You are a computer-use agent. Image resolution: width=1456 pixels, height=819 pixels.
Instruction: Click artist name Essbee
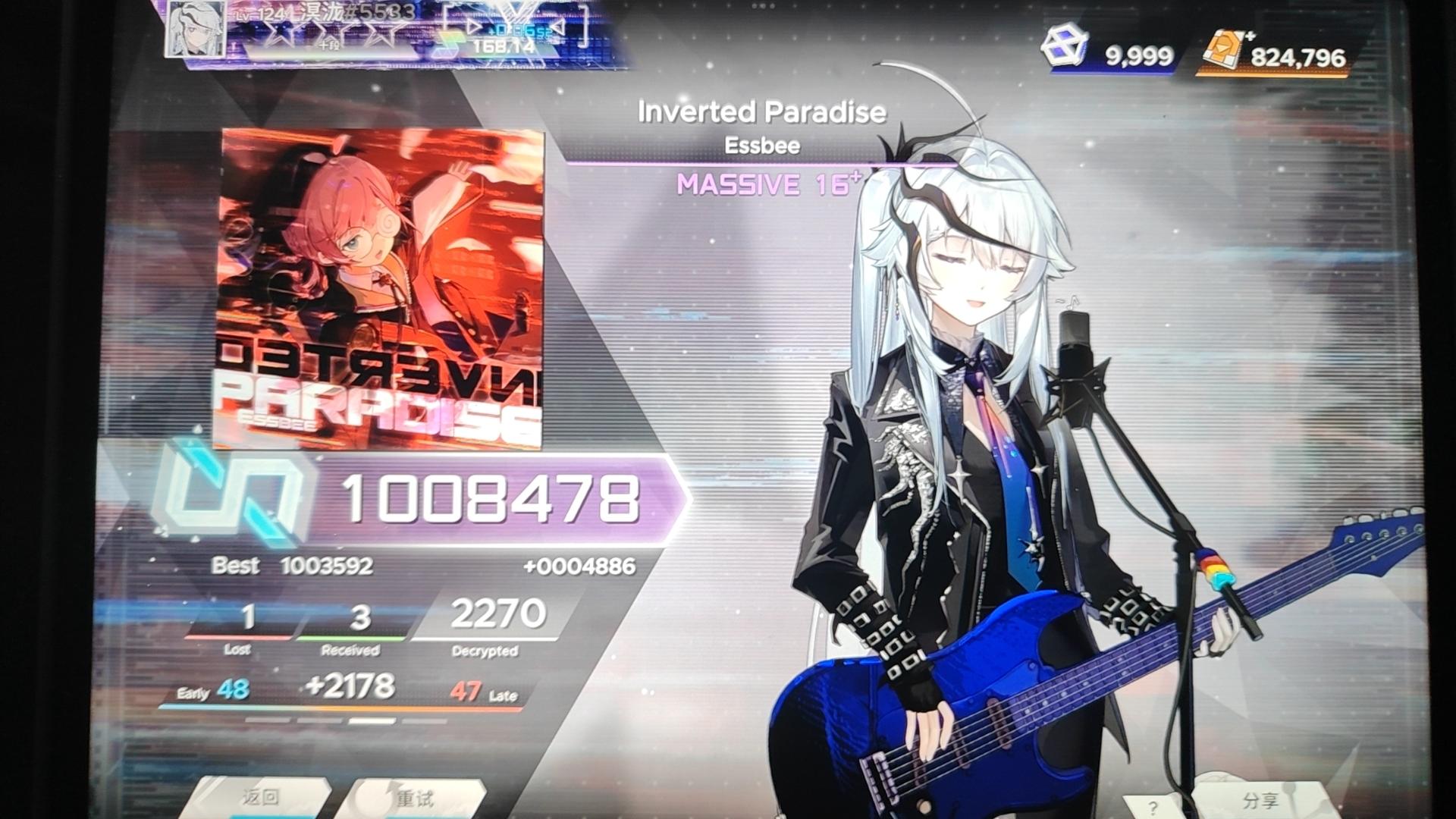761,146
